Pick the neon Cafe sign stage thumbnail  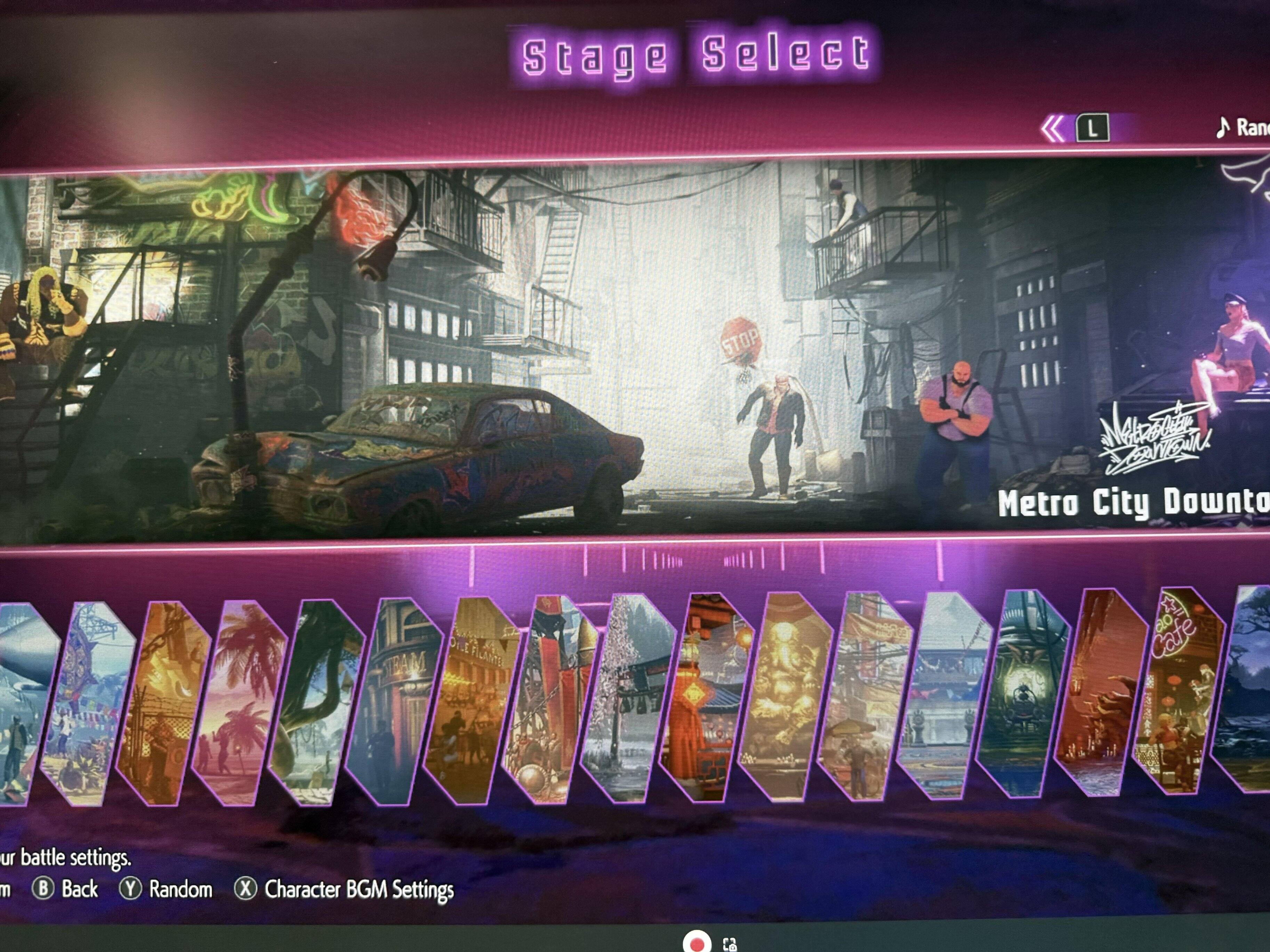tap(1178, 691)
